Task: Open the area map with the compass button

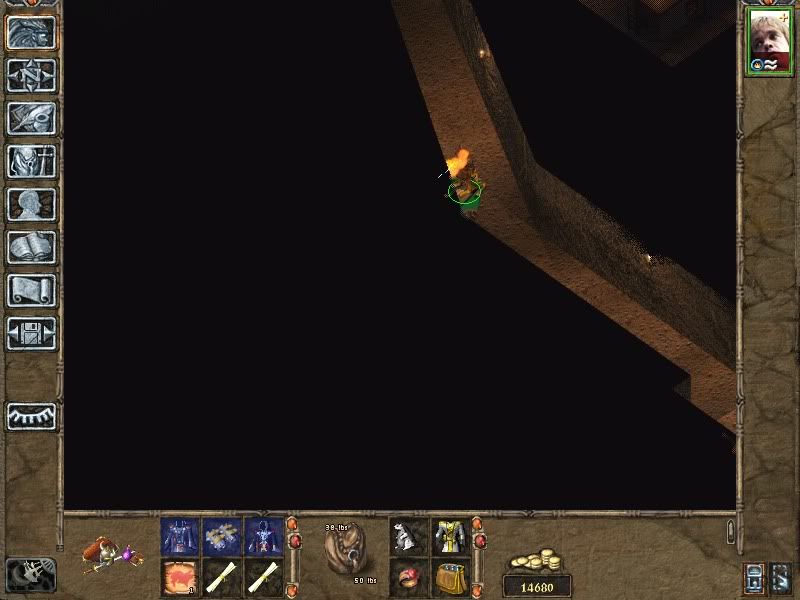Action: 31,75
